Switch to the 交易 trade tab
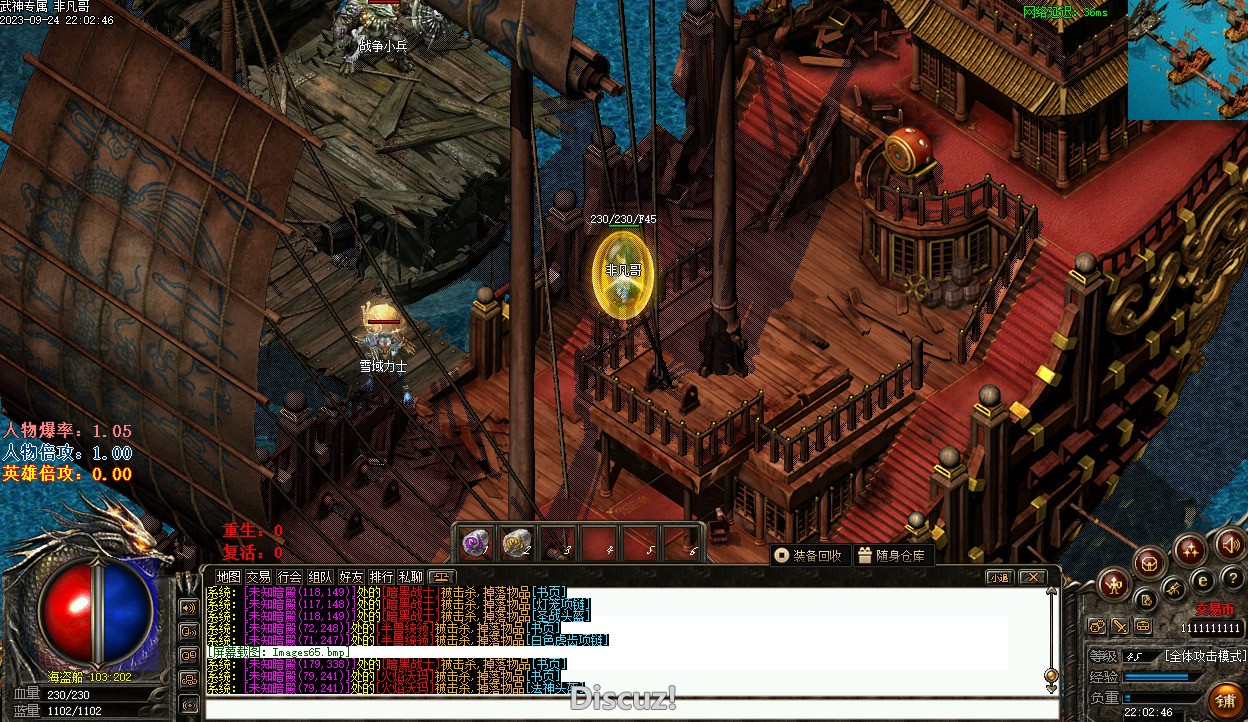The width and height of the screenshot is (1248, 722). (x=258, y=577)
